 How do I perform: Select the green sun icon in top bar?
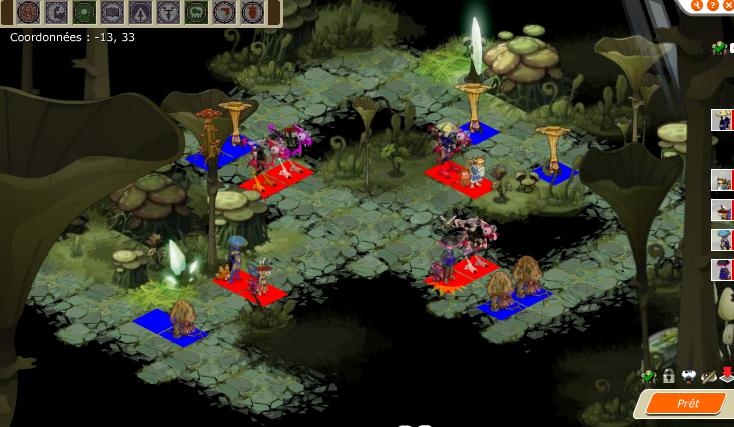[84, 13]
